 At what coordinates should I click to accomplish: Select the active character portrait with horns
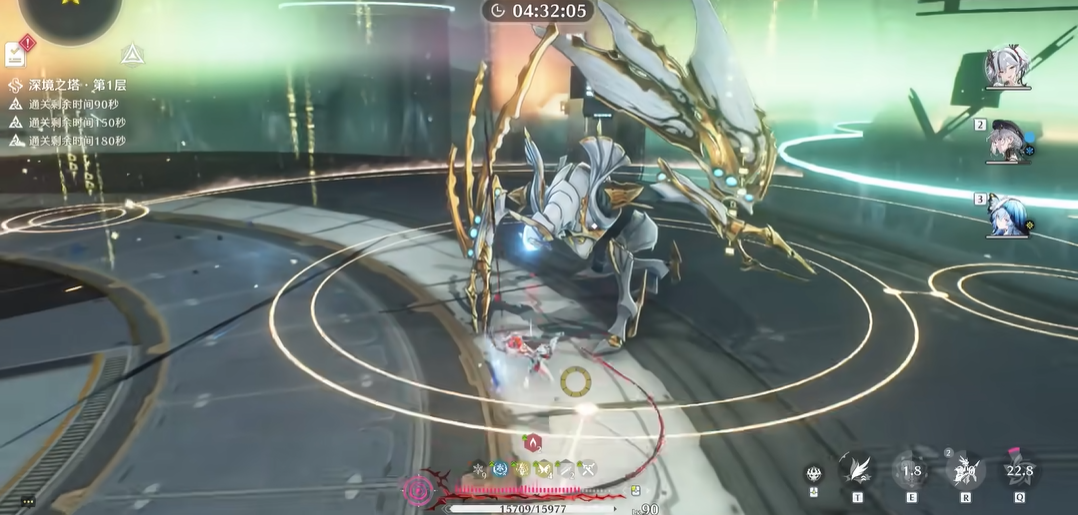[x=1005, y=66]
